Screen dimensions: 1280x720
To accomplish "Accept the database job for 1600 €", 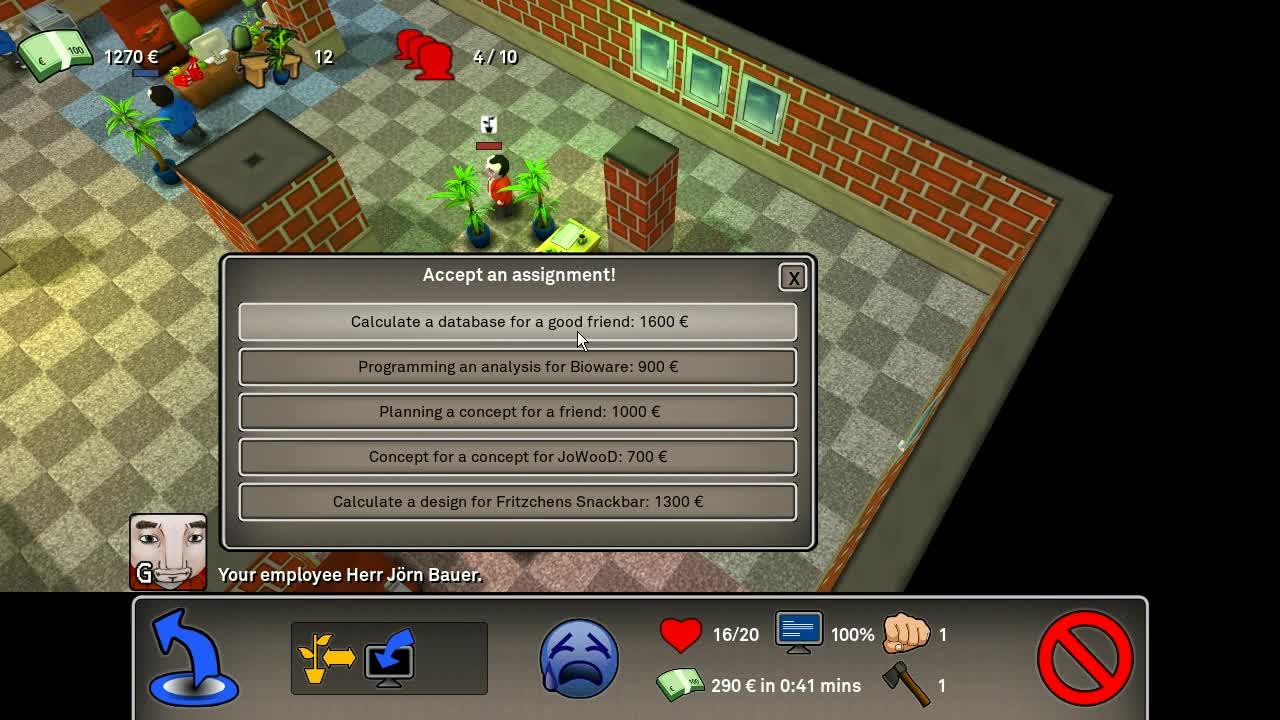I will tap(518, 322).
